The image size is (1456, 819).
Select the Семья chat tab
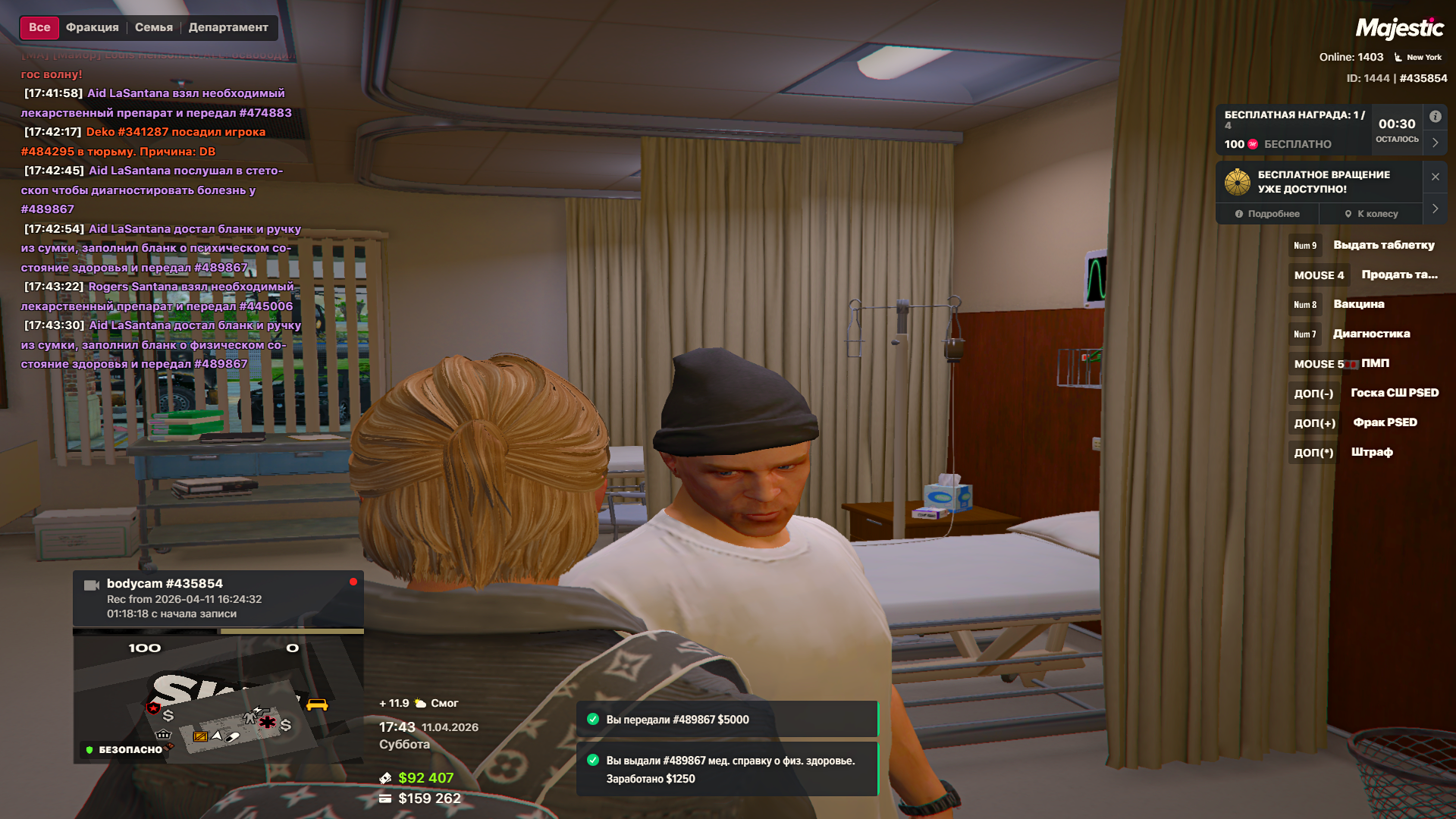point(154,27)
